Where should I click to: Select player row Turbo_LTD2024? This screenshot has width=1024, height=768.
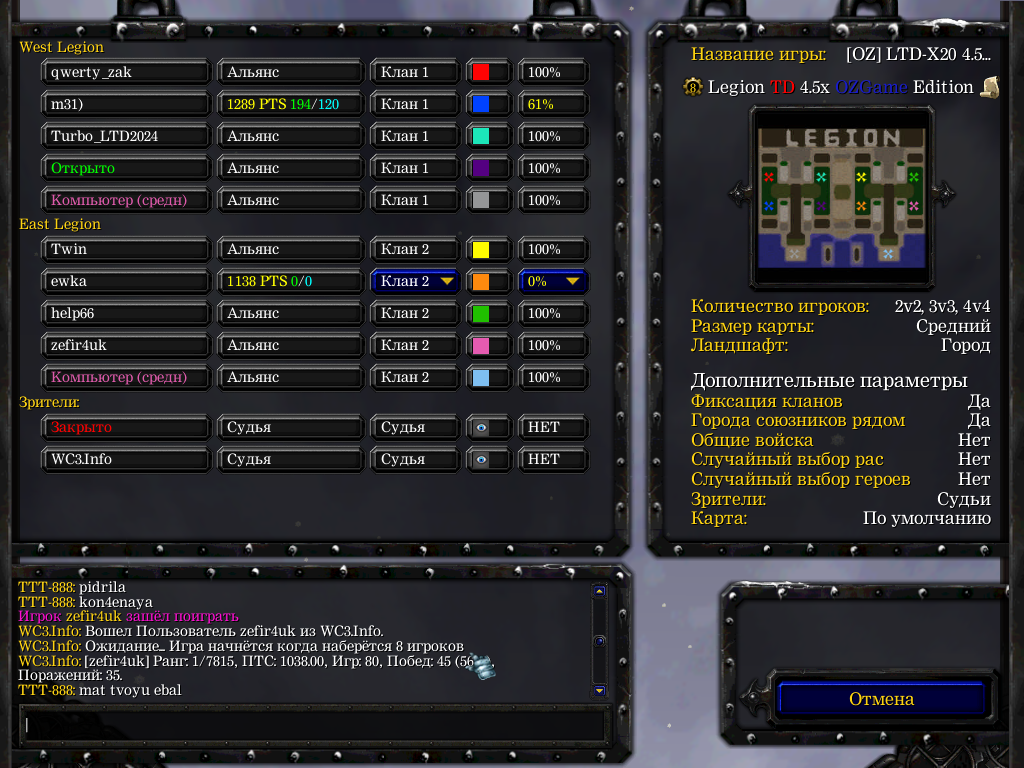click(126, 136)
